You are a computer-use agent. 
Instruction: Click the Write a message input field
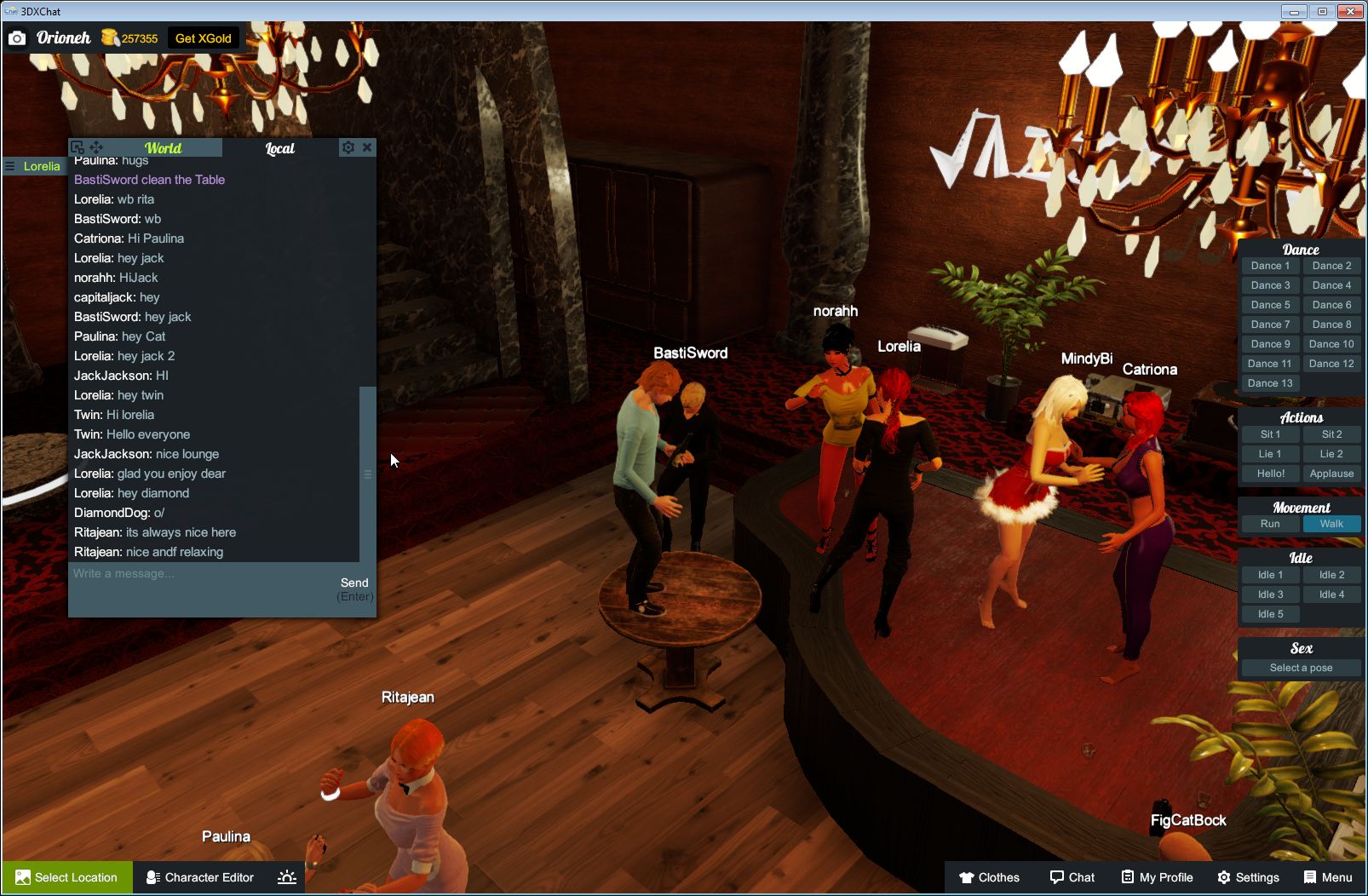(x=170, y=573)
